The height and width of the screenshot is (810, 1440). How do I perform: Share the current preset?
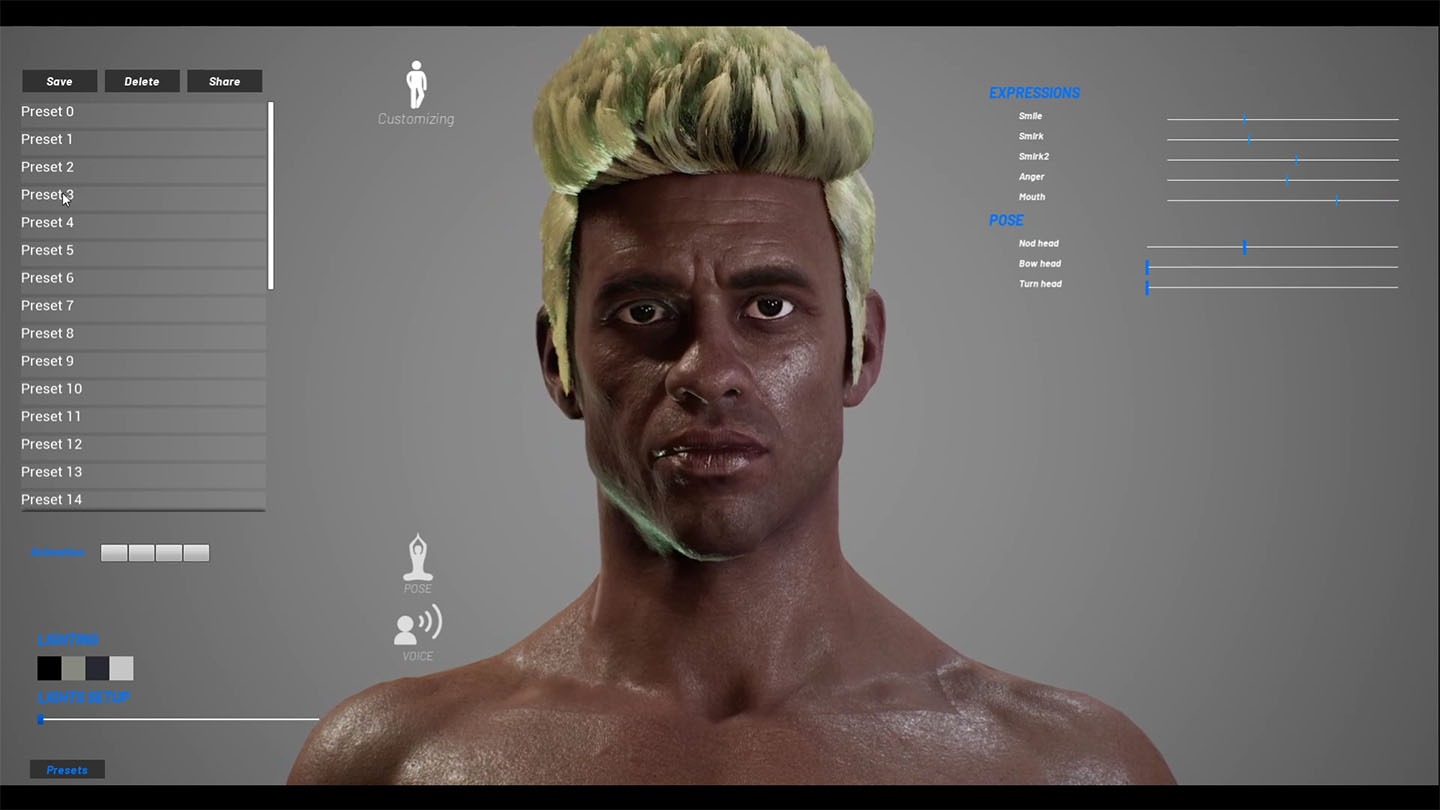(x=224, y=81)
